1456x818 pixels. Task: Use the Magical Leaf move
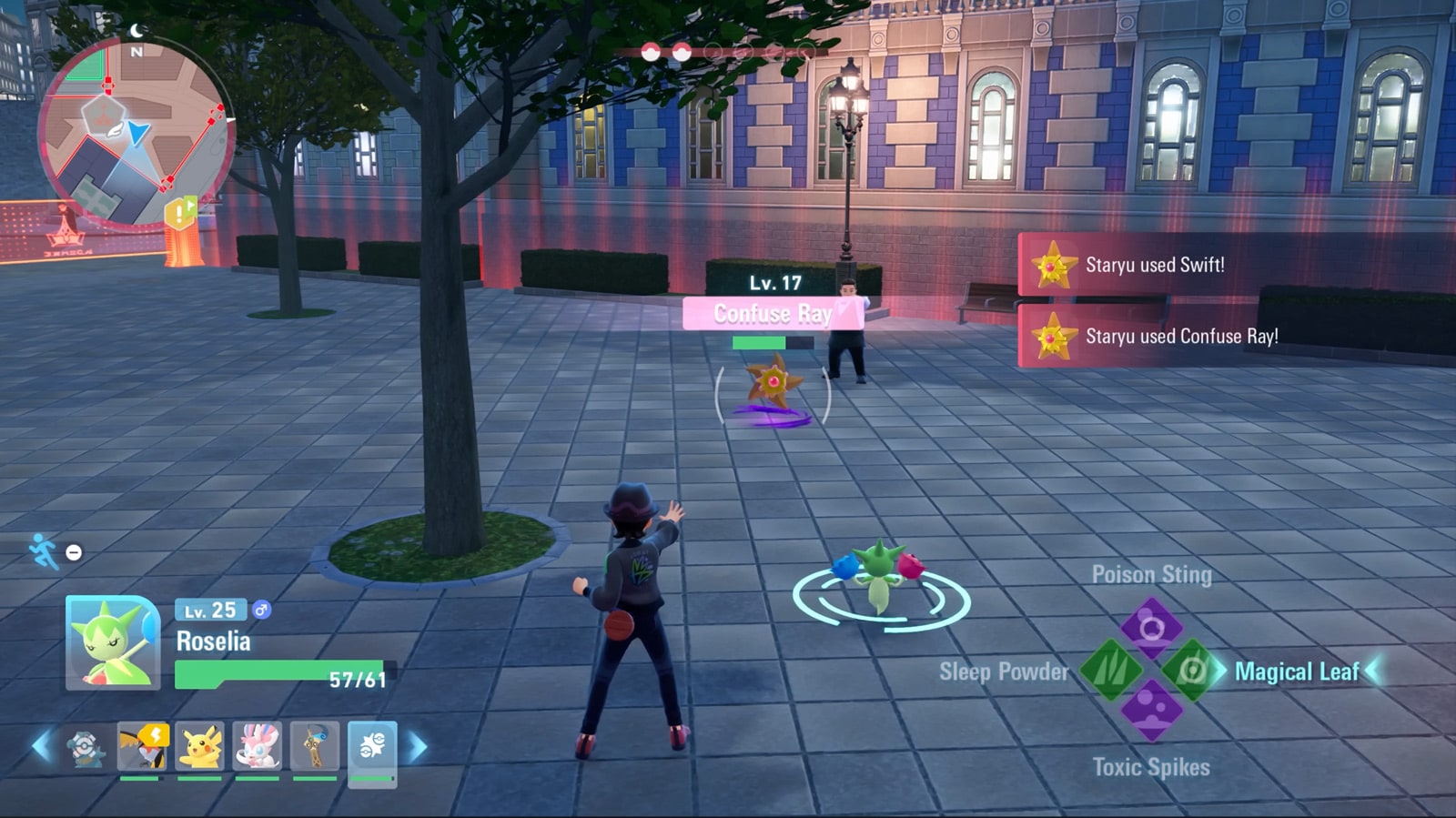tap(1193, 672)
